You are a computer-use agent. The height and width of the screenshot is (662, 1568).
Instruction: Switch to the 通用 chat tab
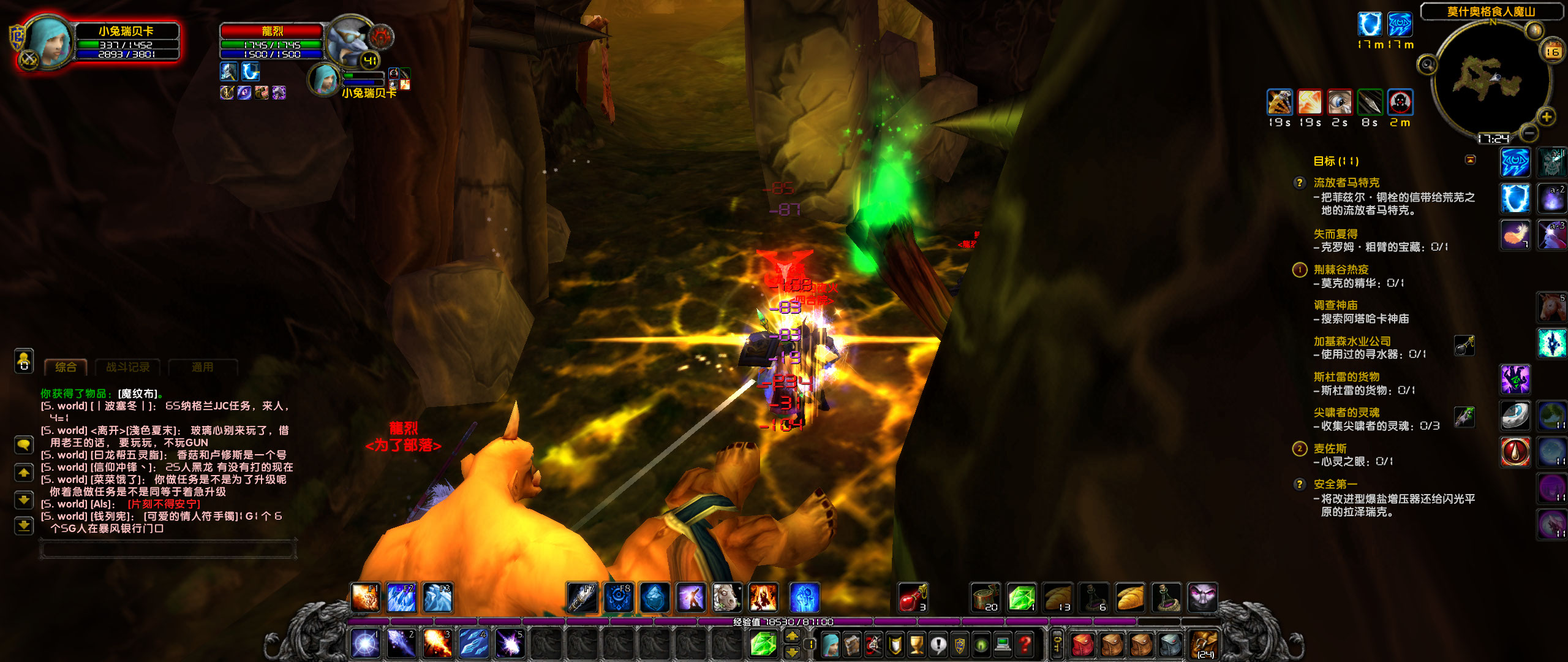(203, 366)
